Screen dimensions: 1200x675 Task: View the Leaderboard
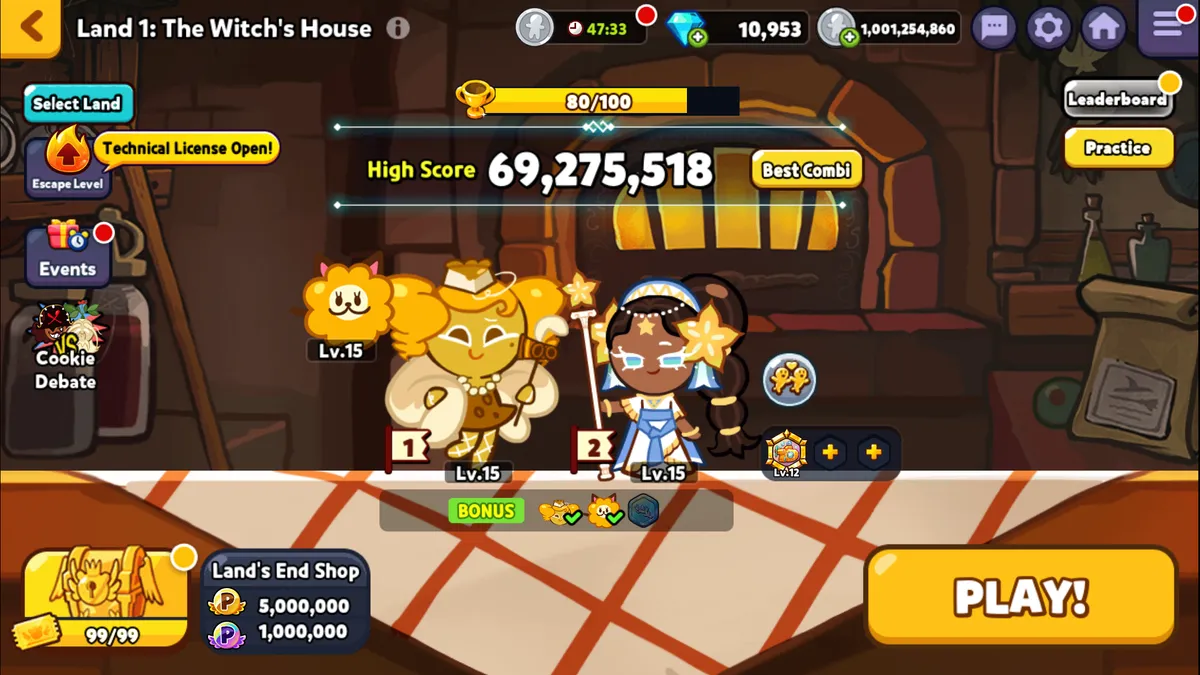[x=1117, y=99]
